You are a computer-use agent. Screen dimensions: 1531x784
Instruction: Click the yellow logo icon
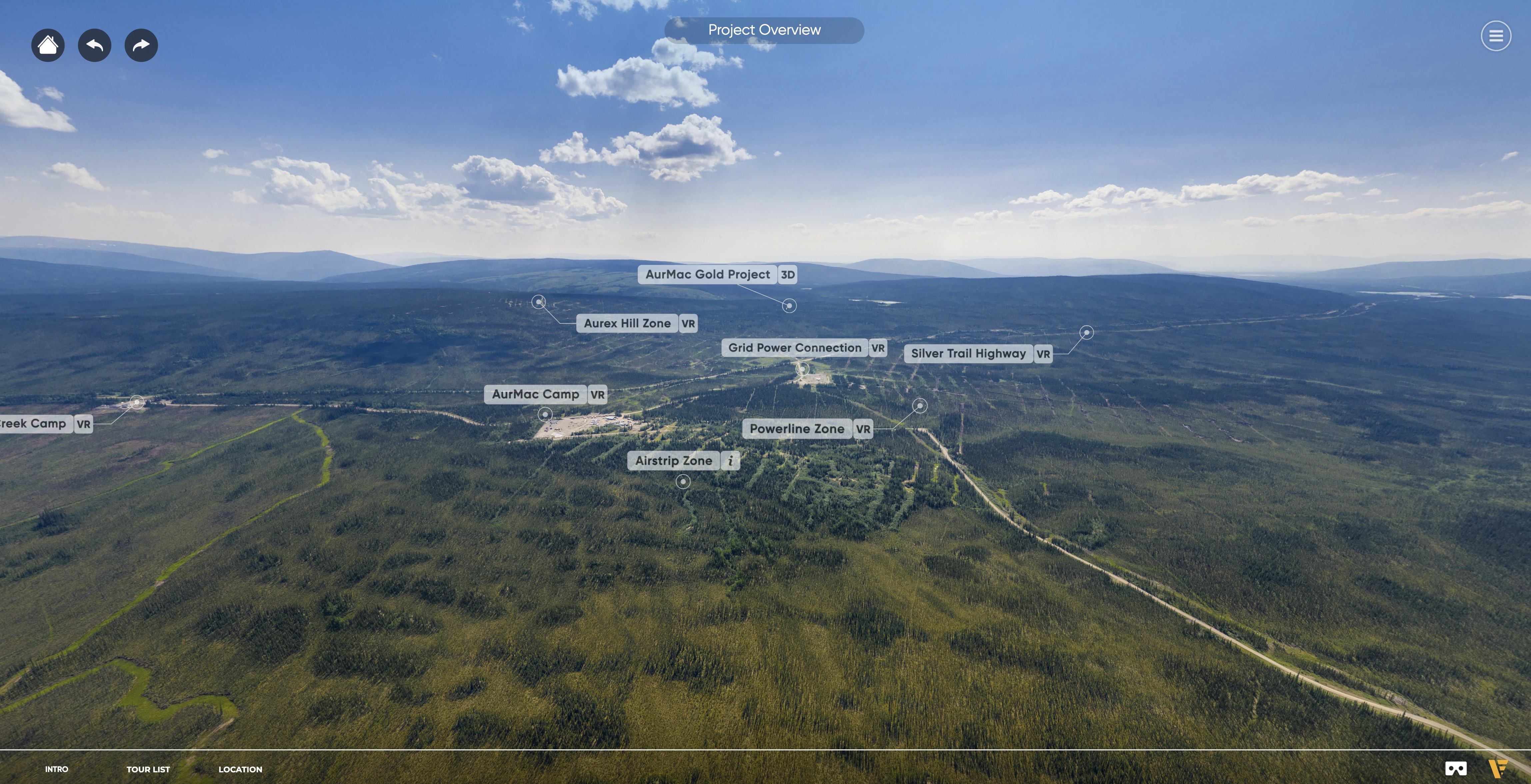(x=1498, y=769)
